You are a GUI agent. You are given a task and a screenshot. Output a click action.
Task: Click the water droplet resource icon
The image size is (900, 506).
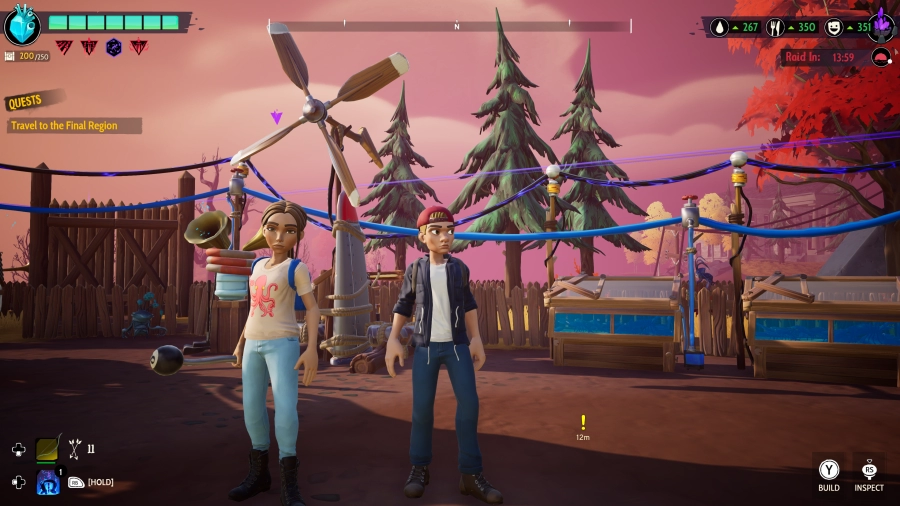(x=719, y=28)
